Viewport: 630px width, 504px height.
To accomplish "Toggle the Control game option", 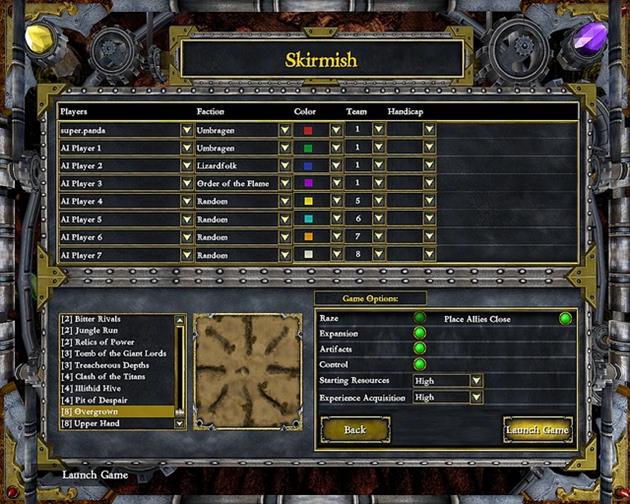I will click(x=420, y=364).
